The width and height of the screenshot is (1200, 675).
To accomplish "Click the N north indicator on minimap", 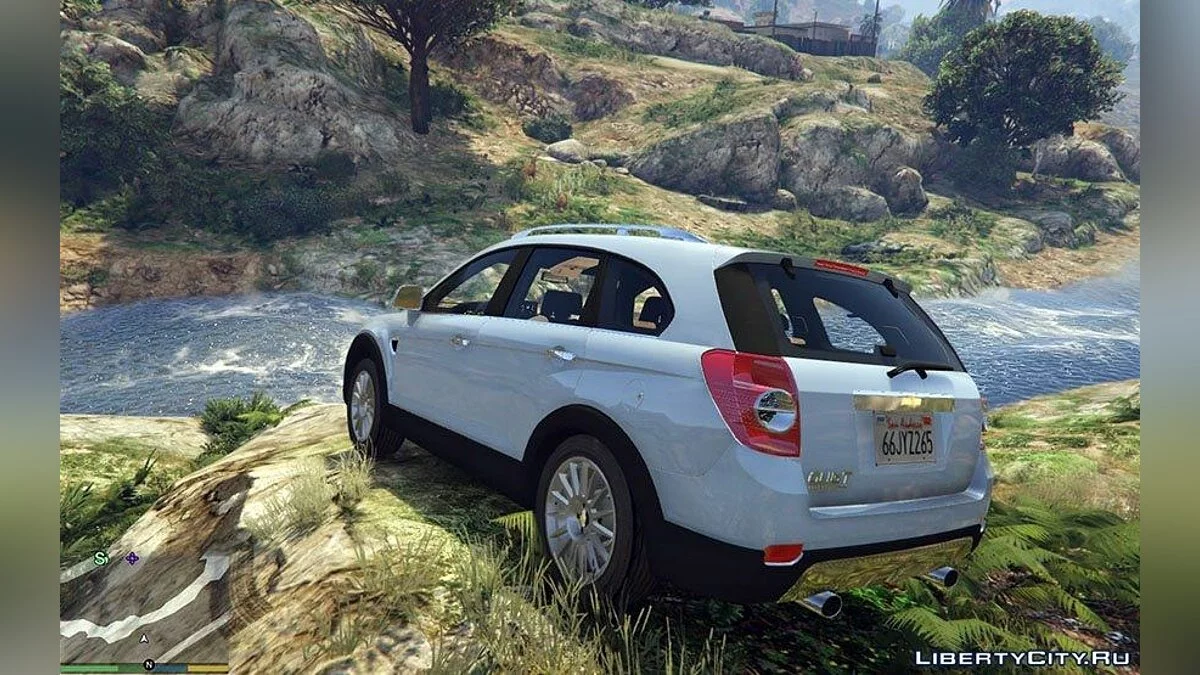I will click(x=148, y=664).
